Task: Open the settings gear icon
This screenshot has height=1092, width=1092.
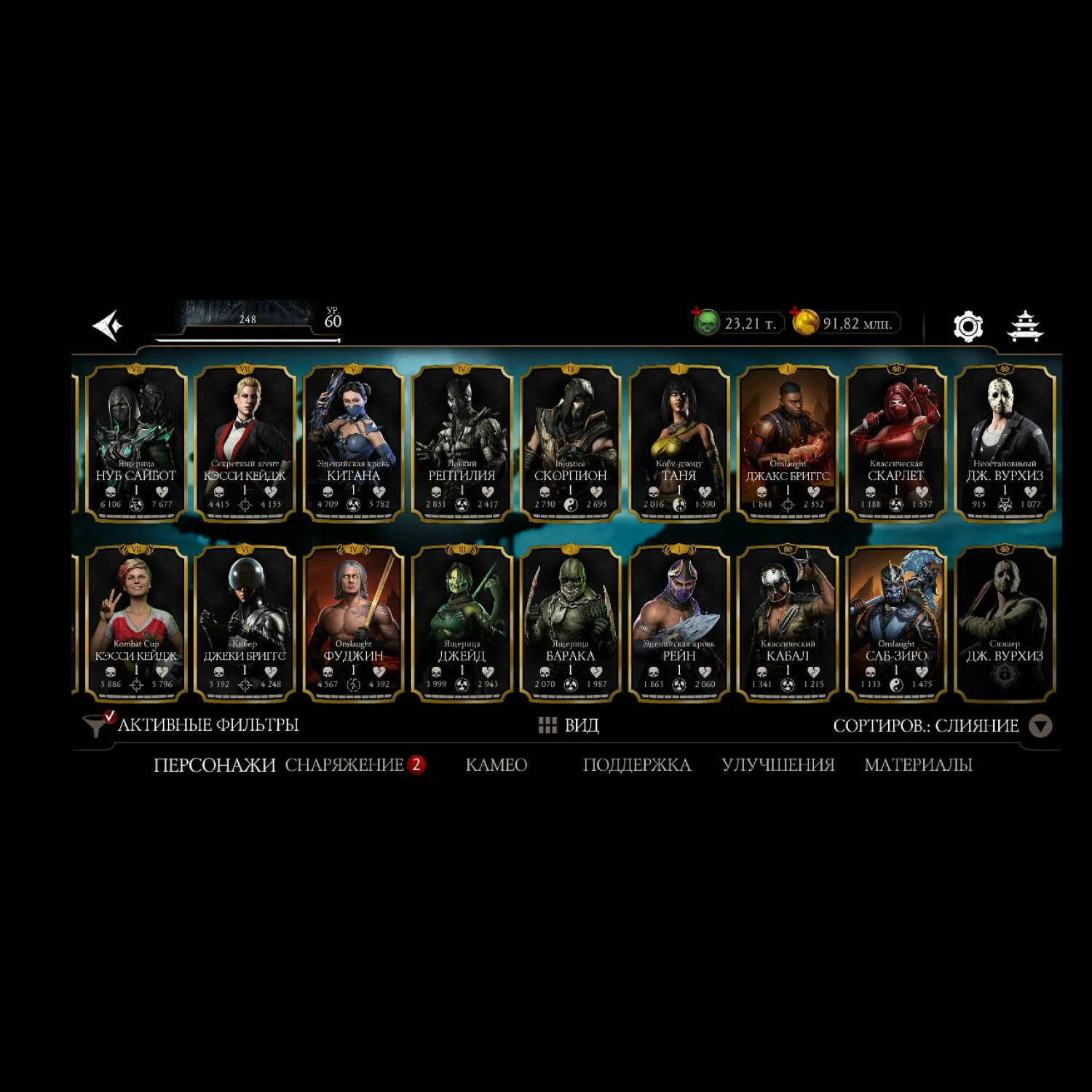Action: [968, 326]
